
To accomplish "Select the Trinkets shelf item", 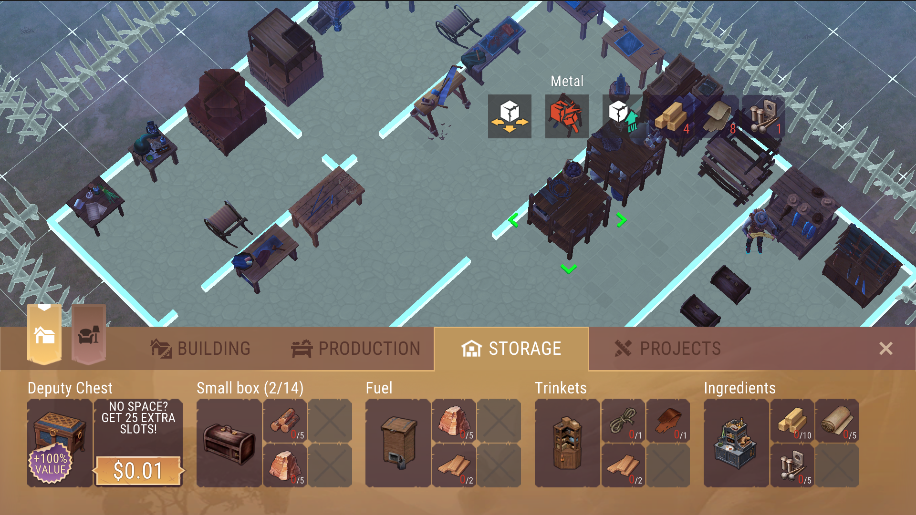I will click(x=567, y=443).
